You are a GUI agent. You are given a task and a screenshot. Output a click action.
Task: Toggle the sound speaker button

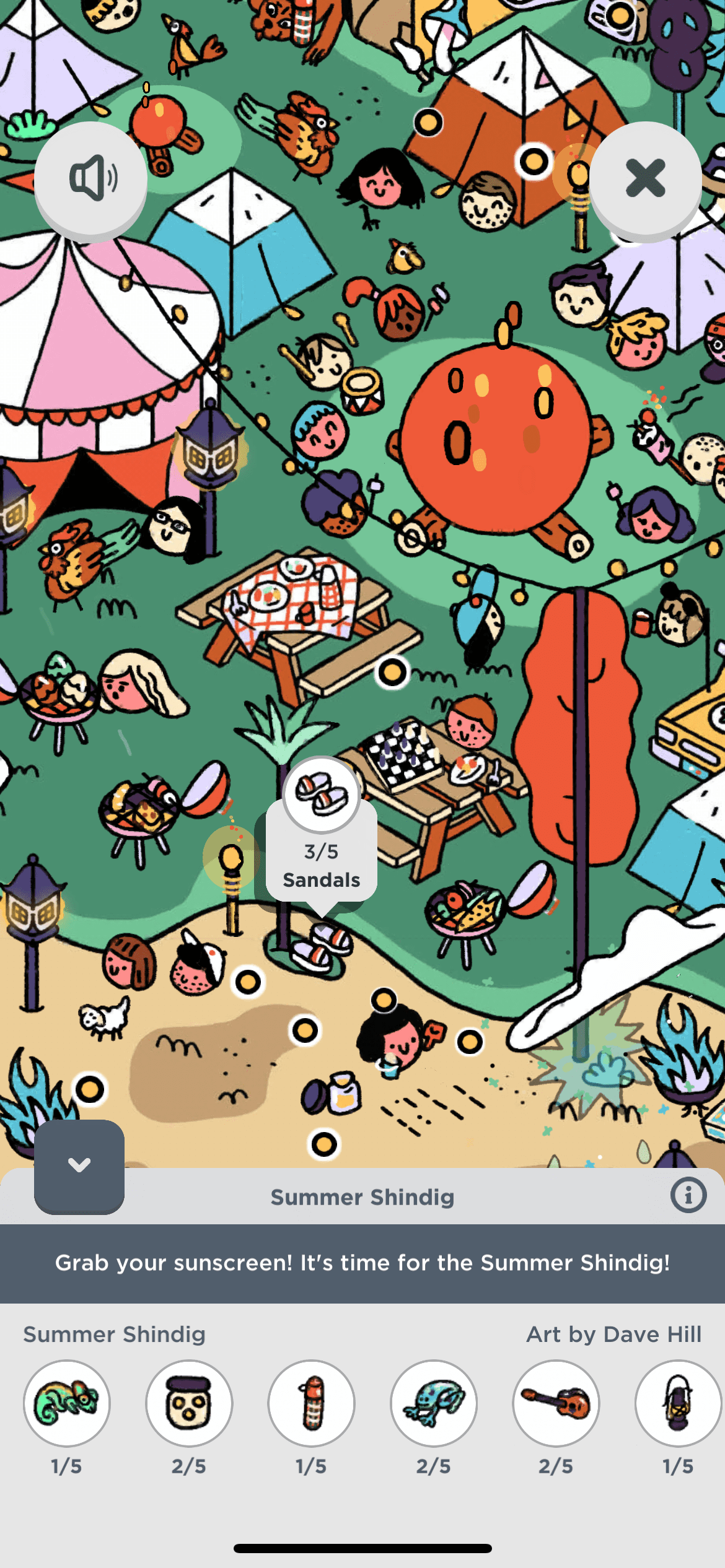90,178
